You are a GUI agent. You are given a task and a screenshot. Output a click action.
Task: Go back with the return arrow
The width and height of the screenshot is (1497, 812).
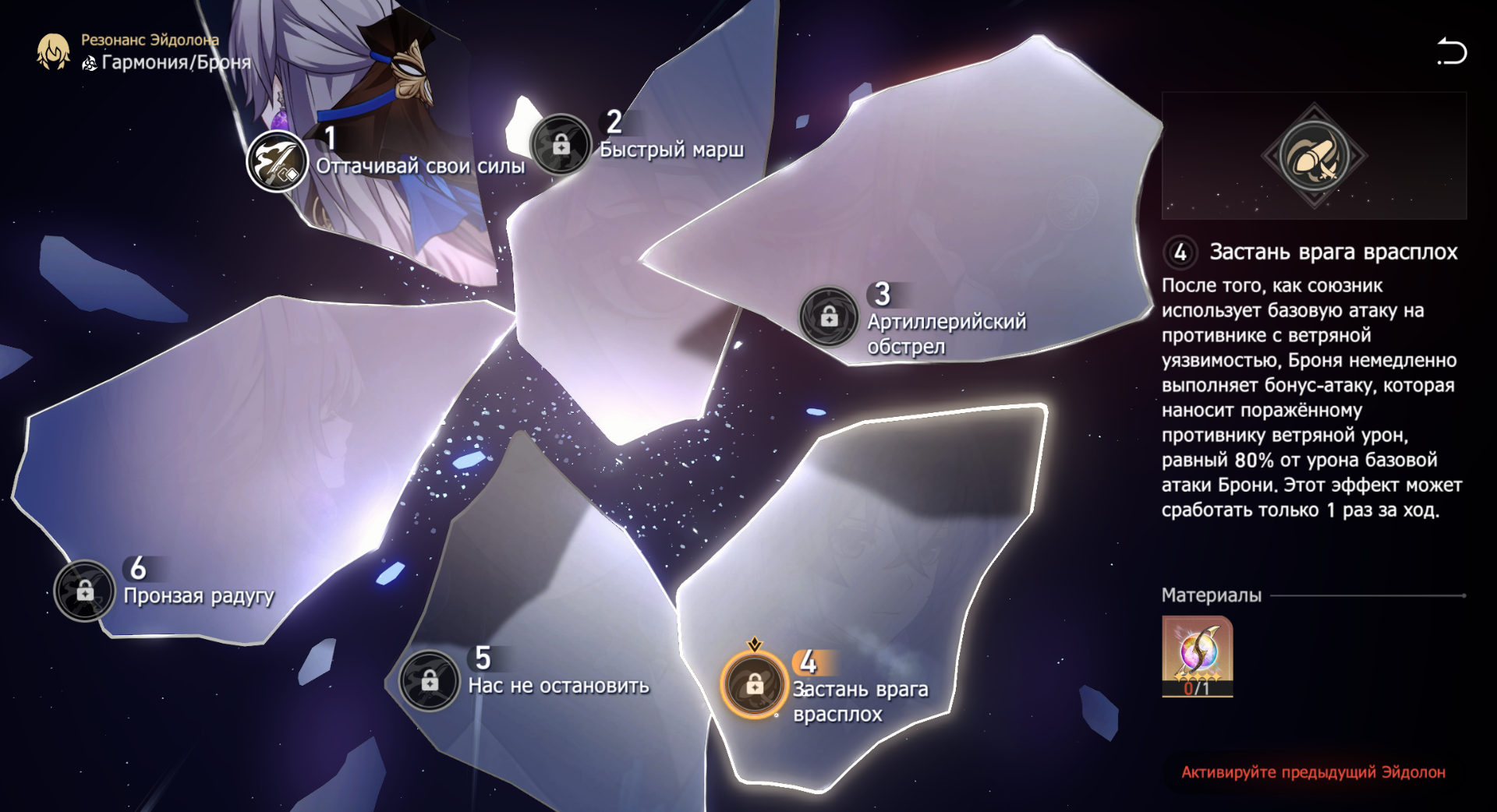[1451, 51]
